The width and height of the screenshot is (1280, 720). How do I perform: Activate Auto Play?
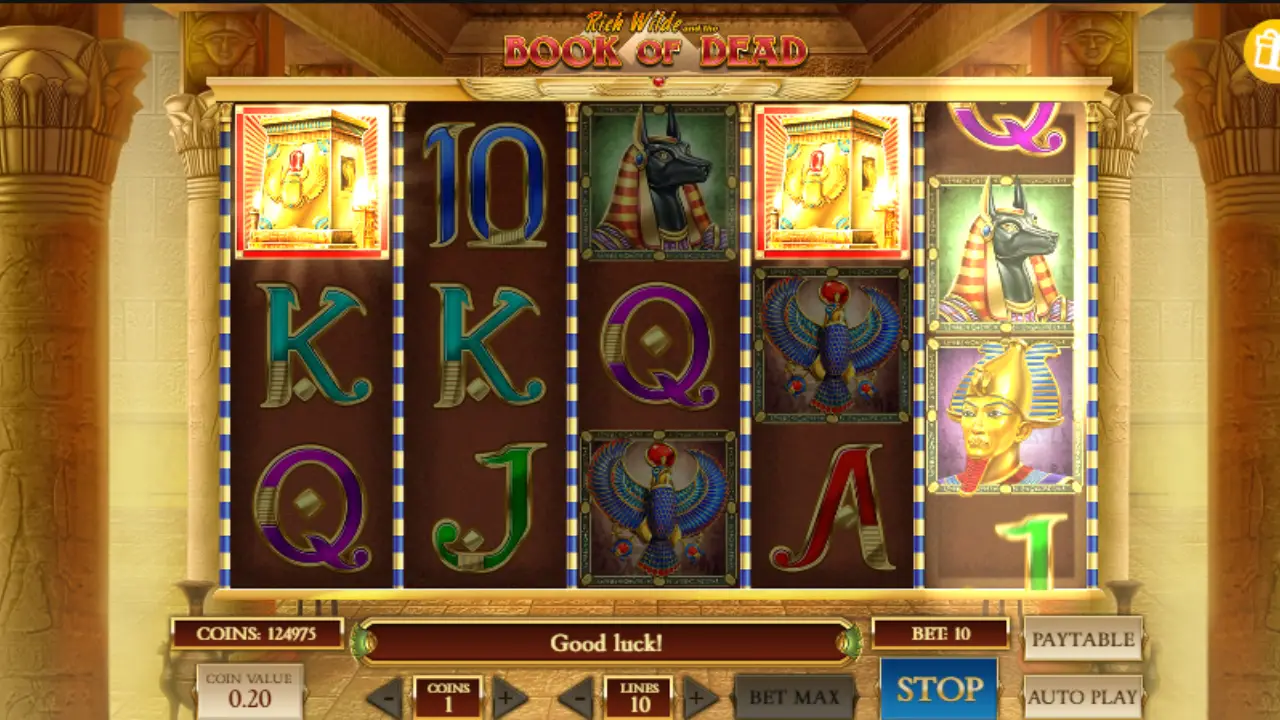tap(1083, 696)
